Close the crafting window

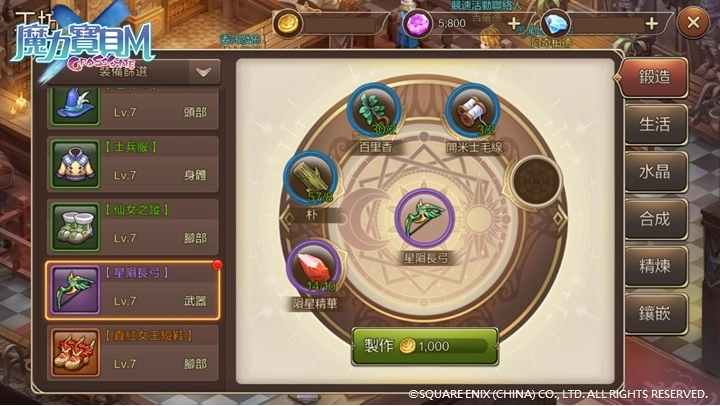692,22
